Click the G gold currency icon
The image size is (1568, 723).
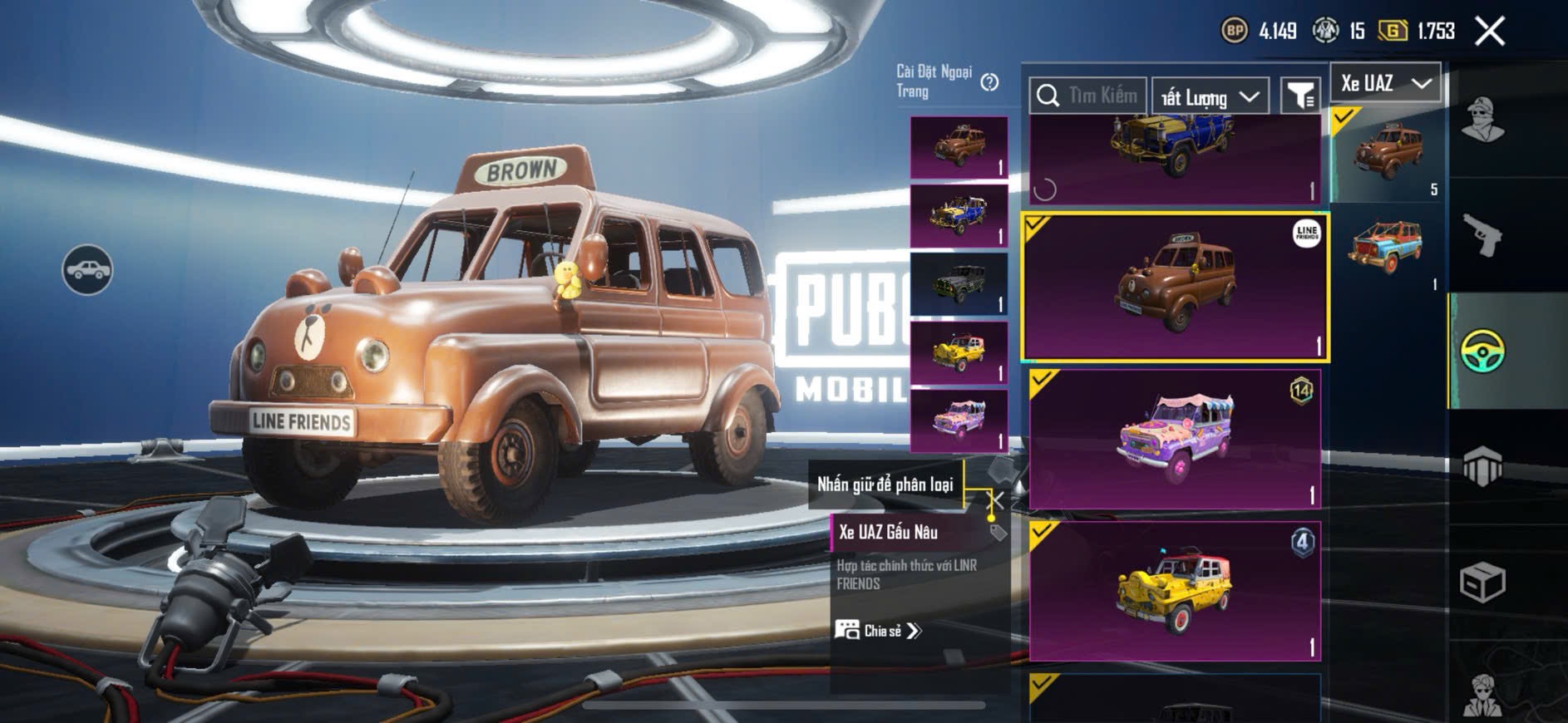(1393, 32)
